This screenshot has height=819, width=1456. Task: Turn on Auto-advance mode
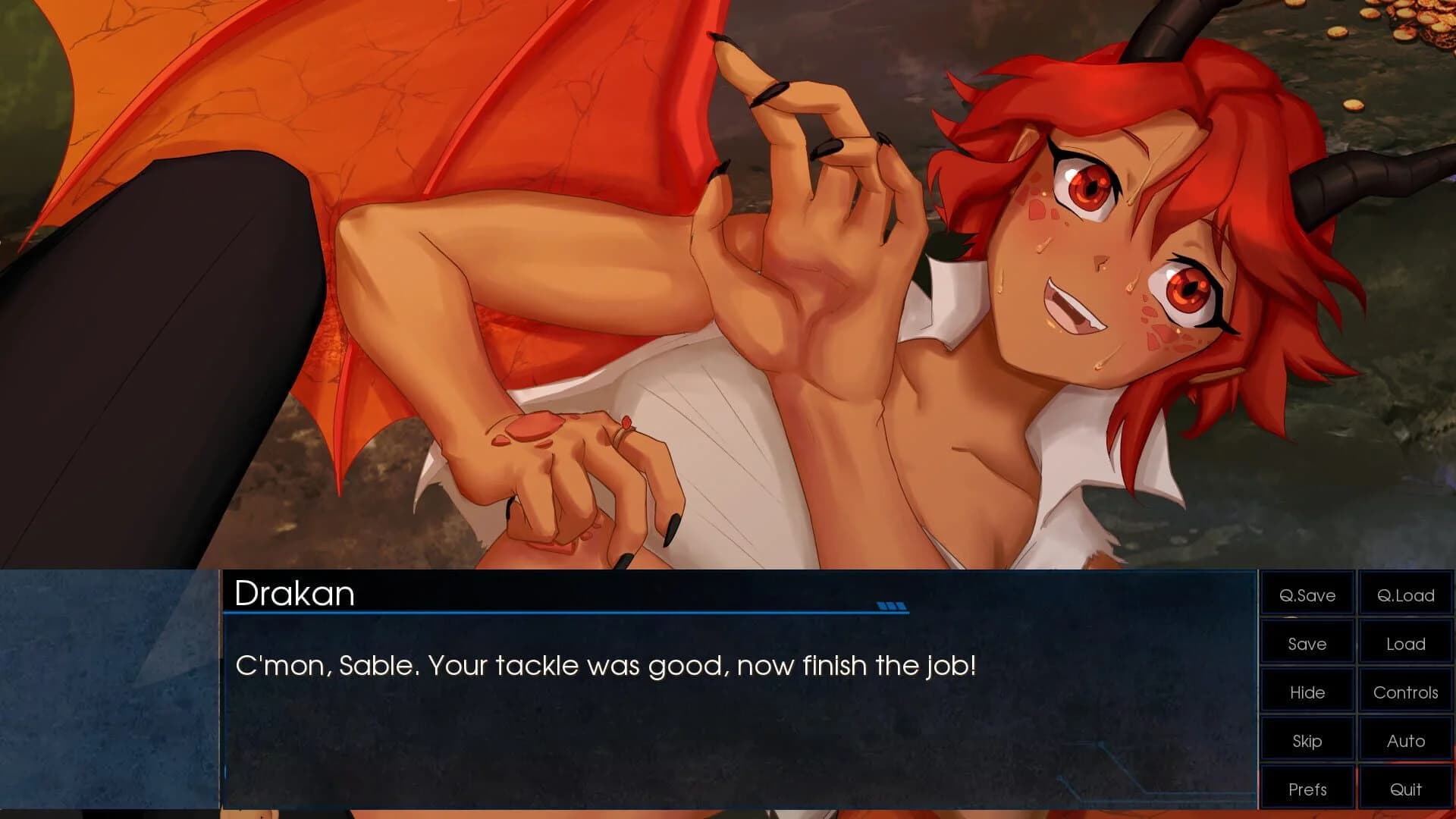pos(1404,740)
